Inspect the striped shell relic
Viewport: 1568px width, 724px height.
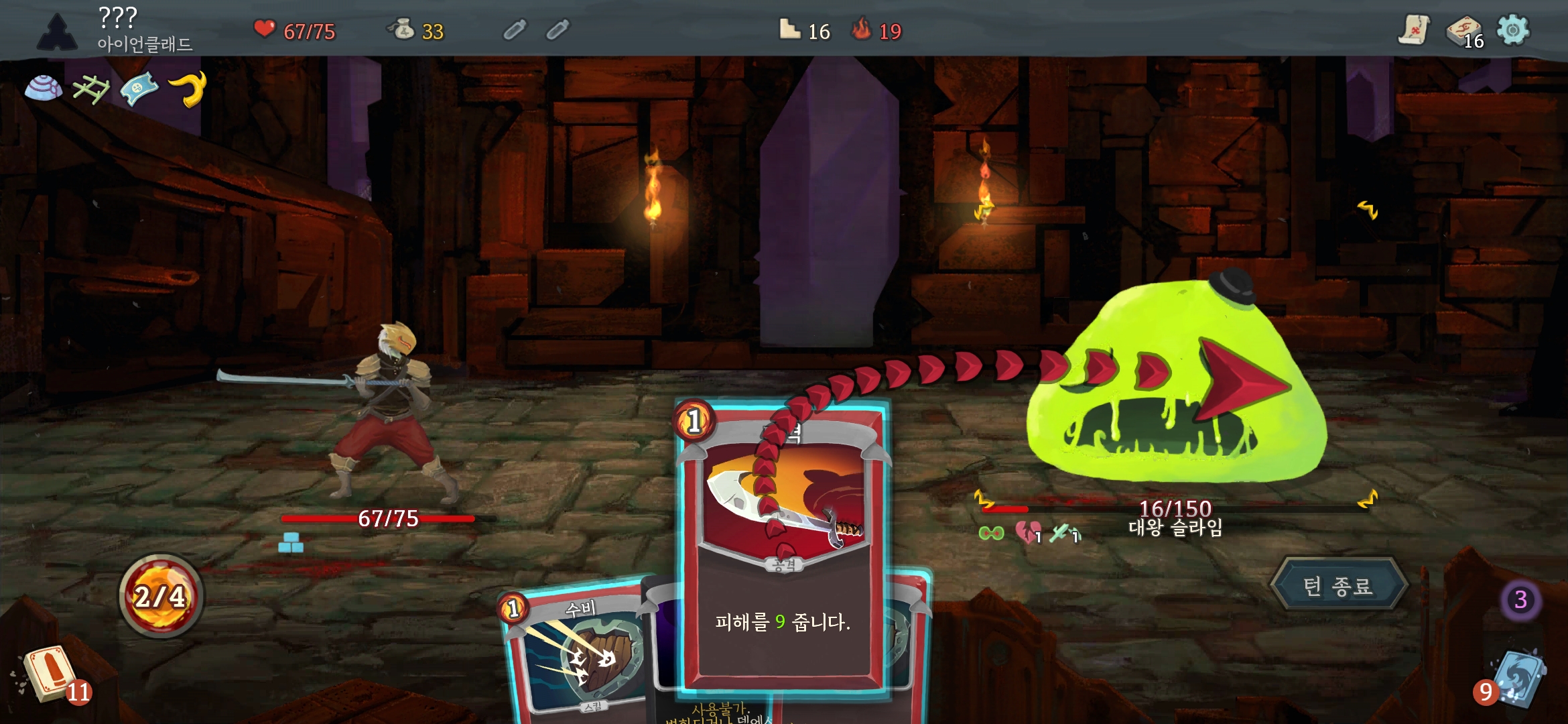pyautogui.click(x=44, y=88)
